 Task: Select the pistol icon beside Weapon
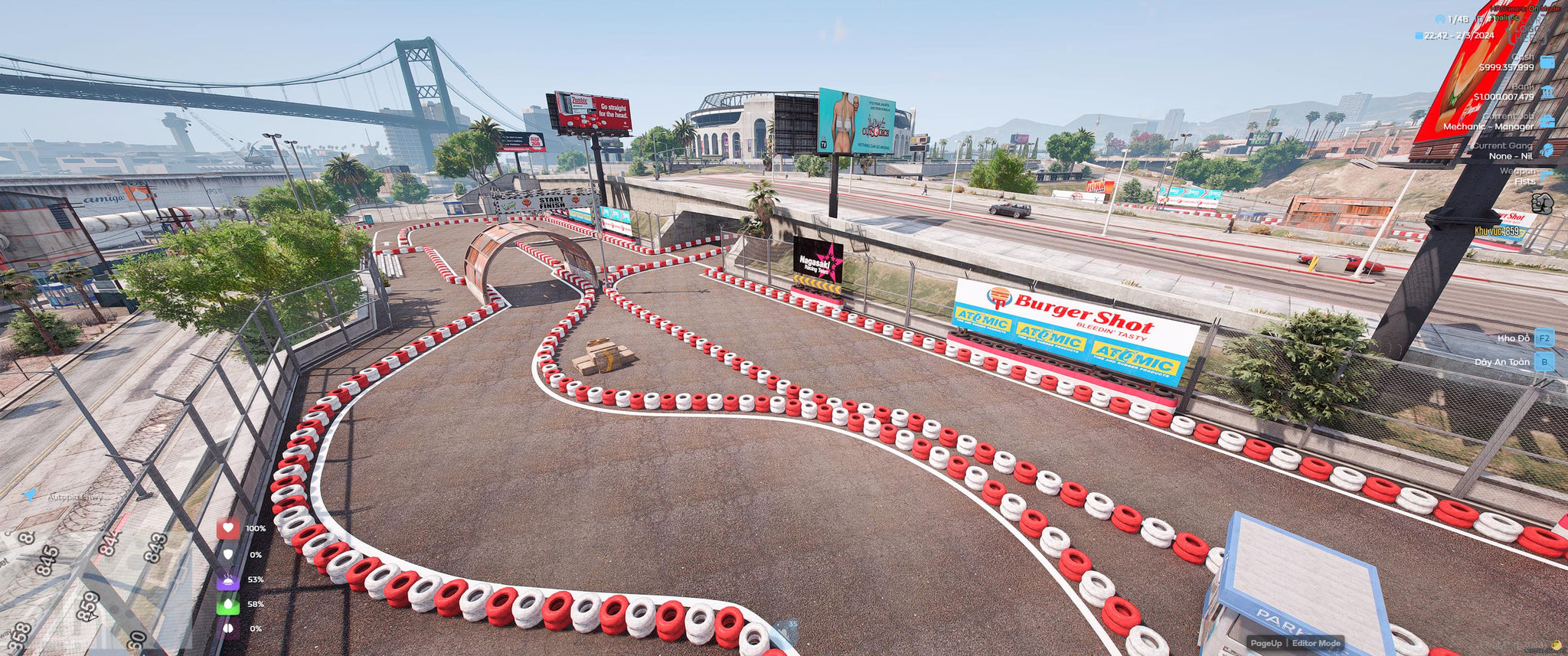1547,176
